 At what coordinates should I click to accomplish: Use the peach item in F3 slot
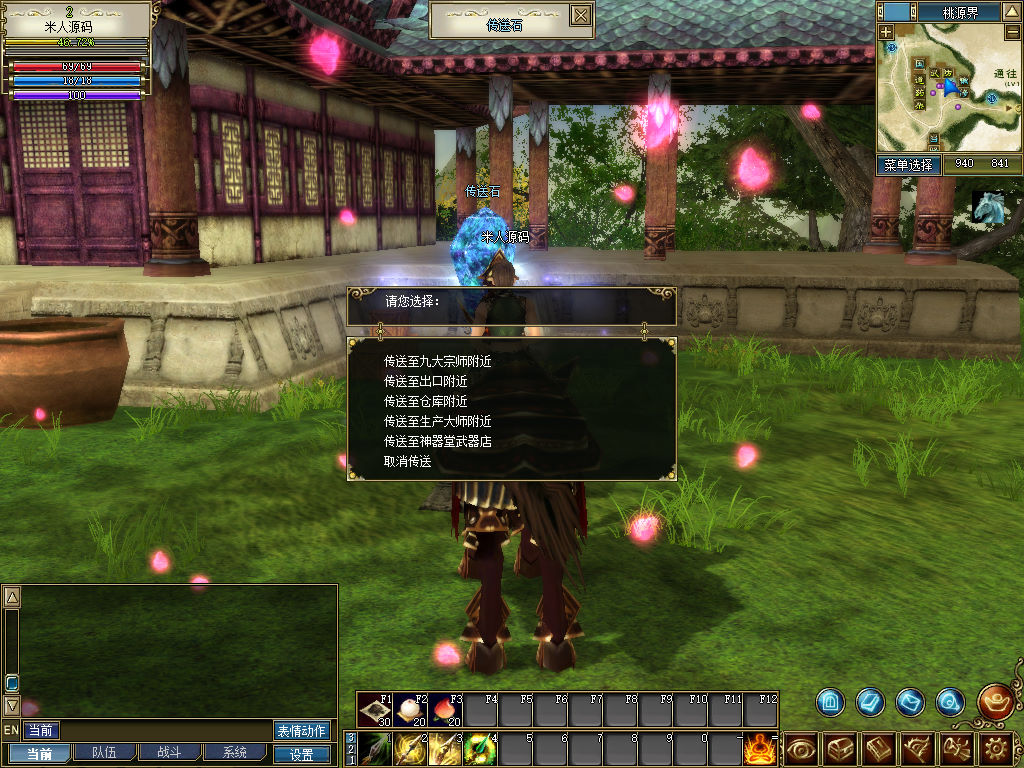[x=445, y=709]
